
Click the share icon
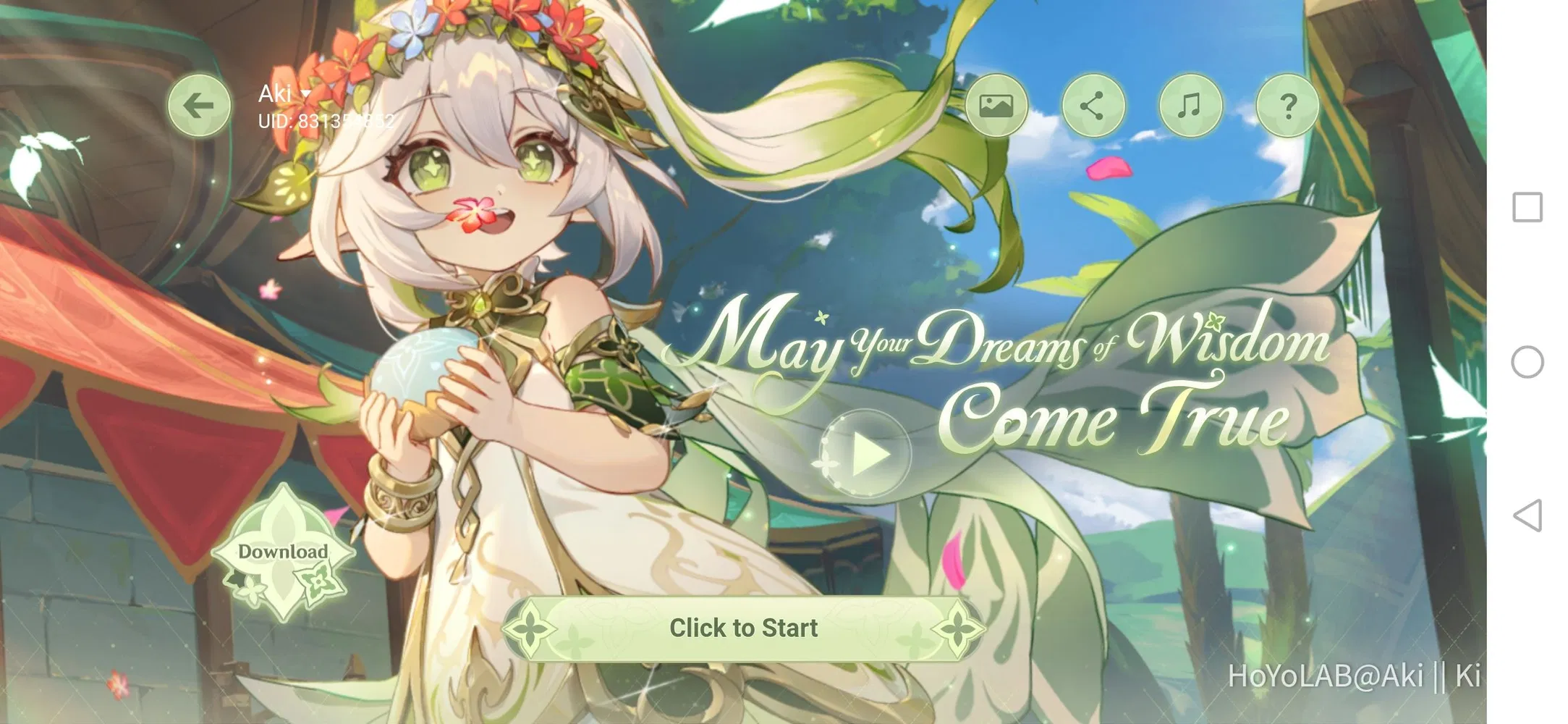(1094, 106)
